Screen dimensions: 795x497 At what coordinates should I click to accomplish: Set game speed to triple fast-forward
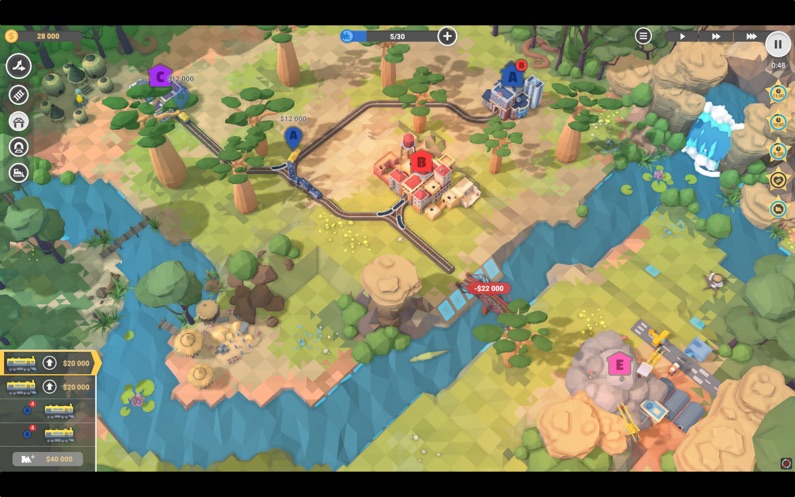(x=750, y=36)
